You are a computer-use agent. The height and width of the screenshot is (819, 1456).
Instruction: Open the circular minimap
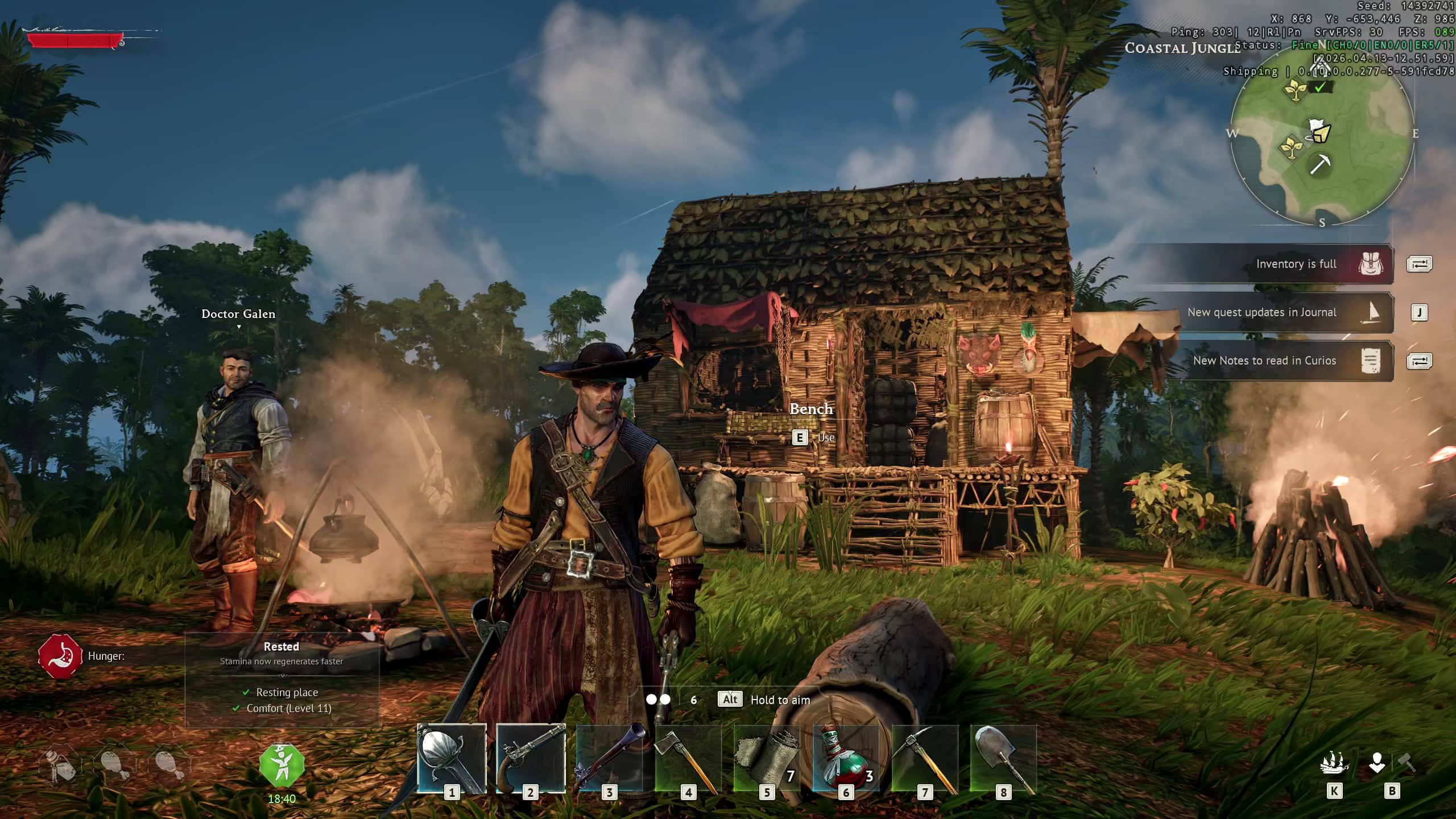click(x=1322, y=135)
